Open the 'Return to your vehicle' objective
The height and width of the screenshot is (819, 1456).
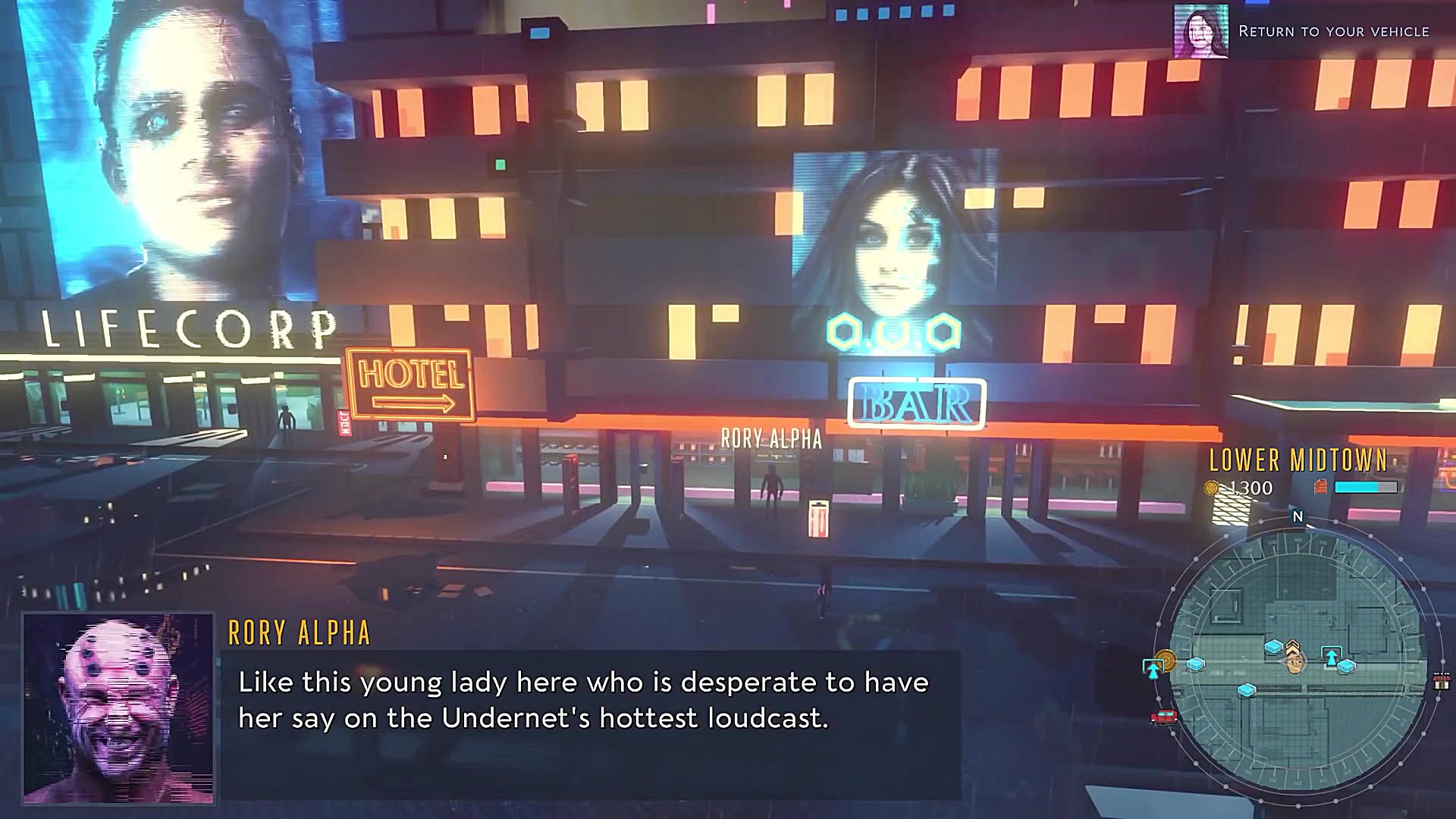[1333, 32]
